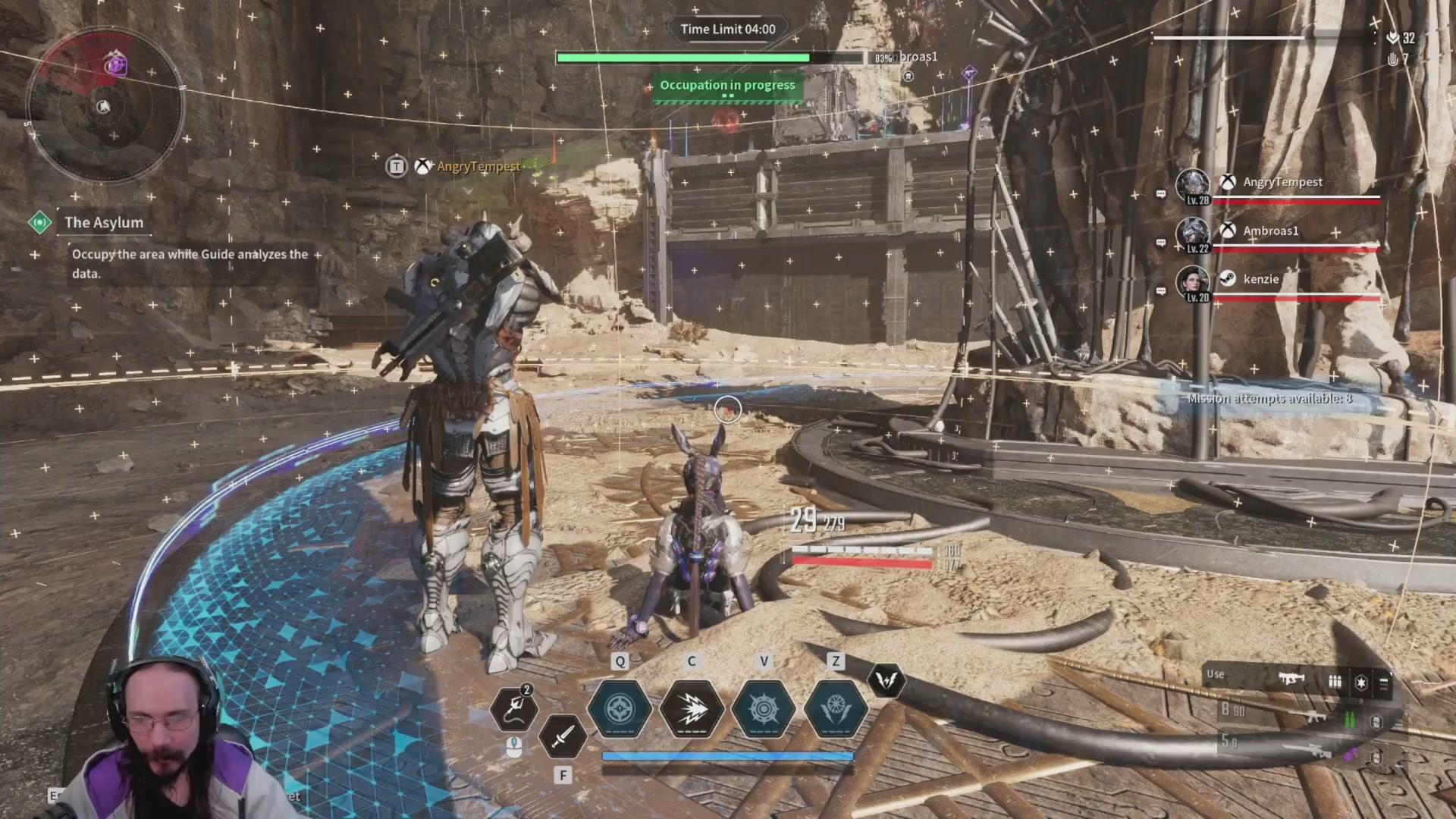Activate the spiked ring skill

[x=764, y=709]
